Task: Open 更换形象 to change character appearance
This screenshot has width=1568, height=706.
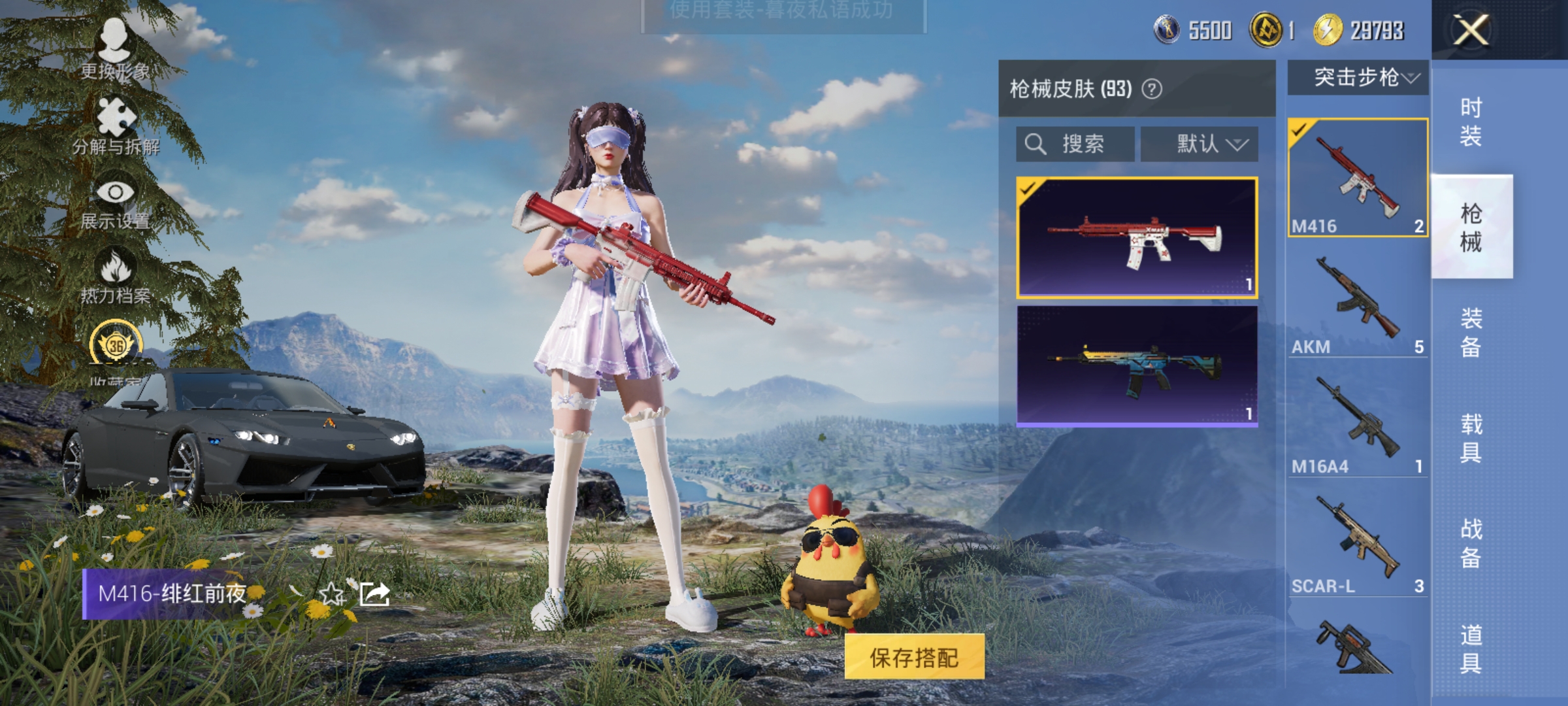Action: [x=114, y=49]
